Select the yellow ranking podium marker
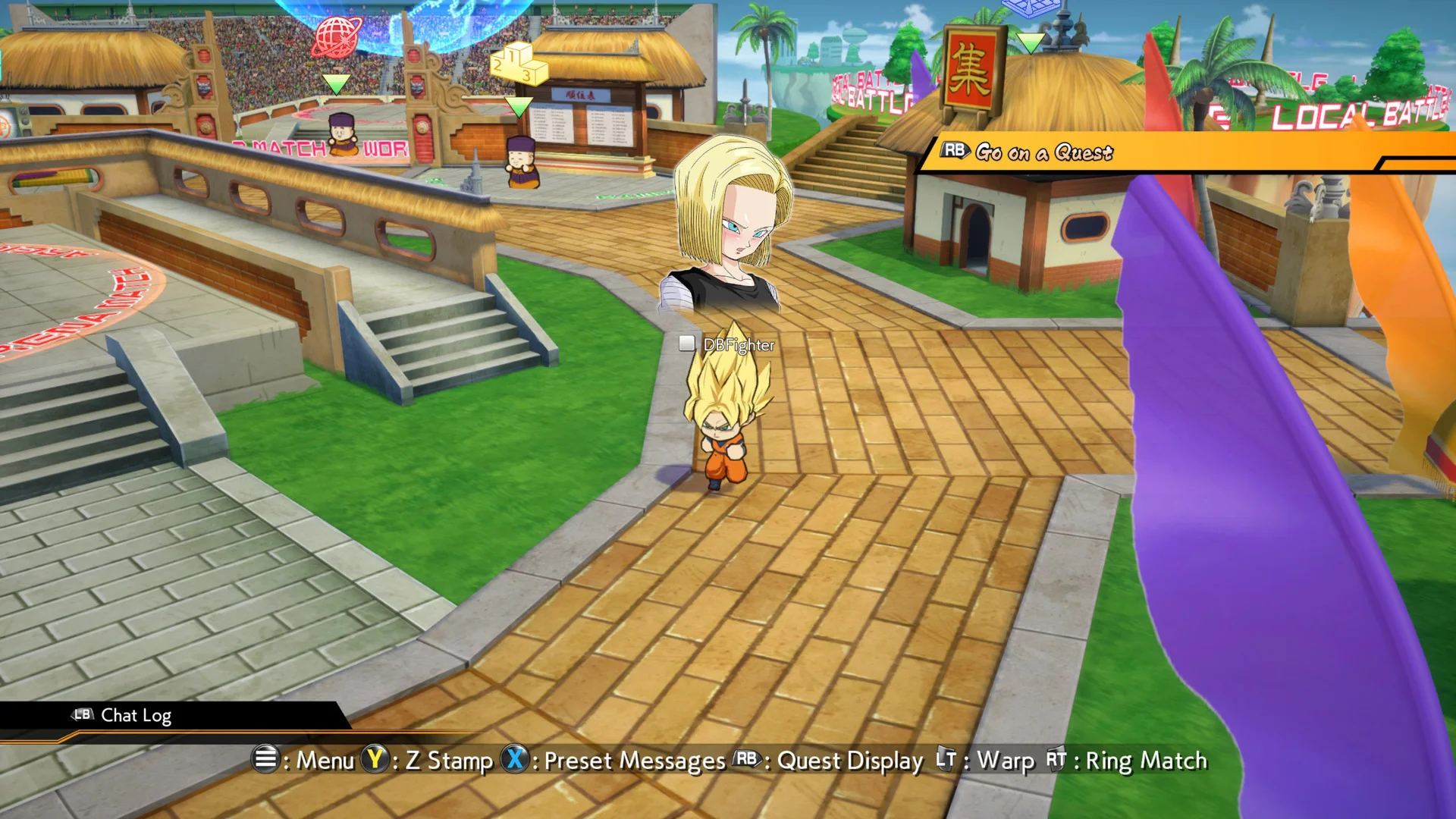Image resolution: width=1456 pixels, height=819 pixels. pyautogui.click(x=518, y=64)
